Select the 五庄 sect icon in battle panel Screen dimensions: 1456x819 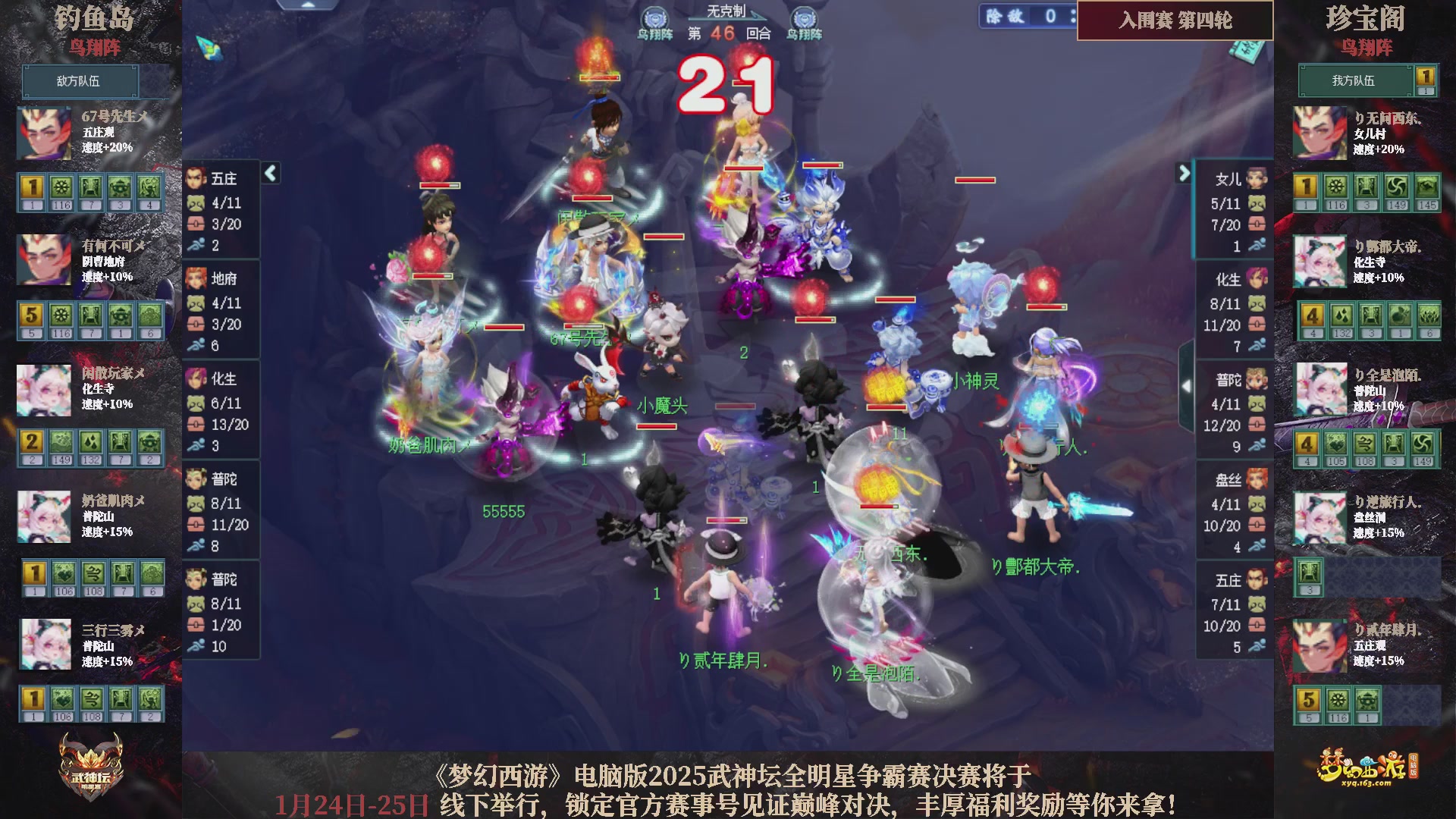196,177
